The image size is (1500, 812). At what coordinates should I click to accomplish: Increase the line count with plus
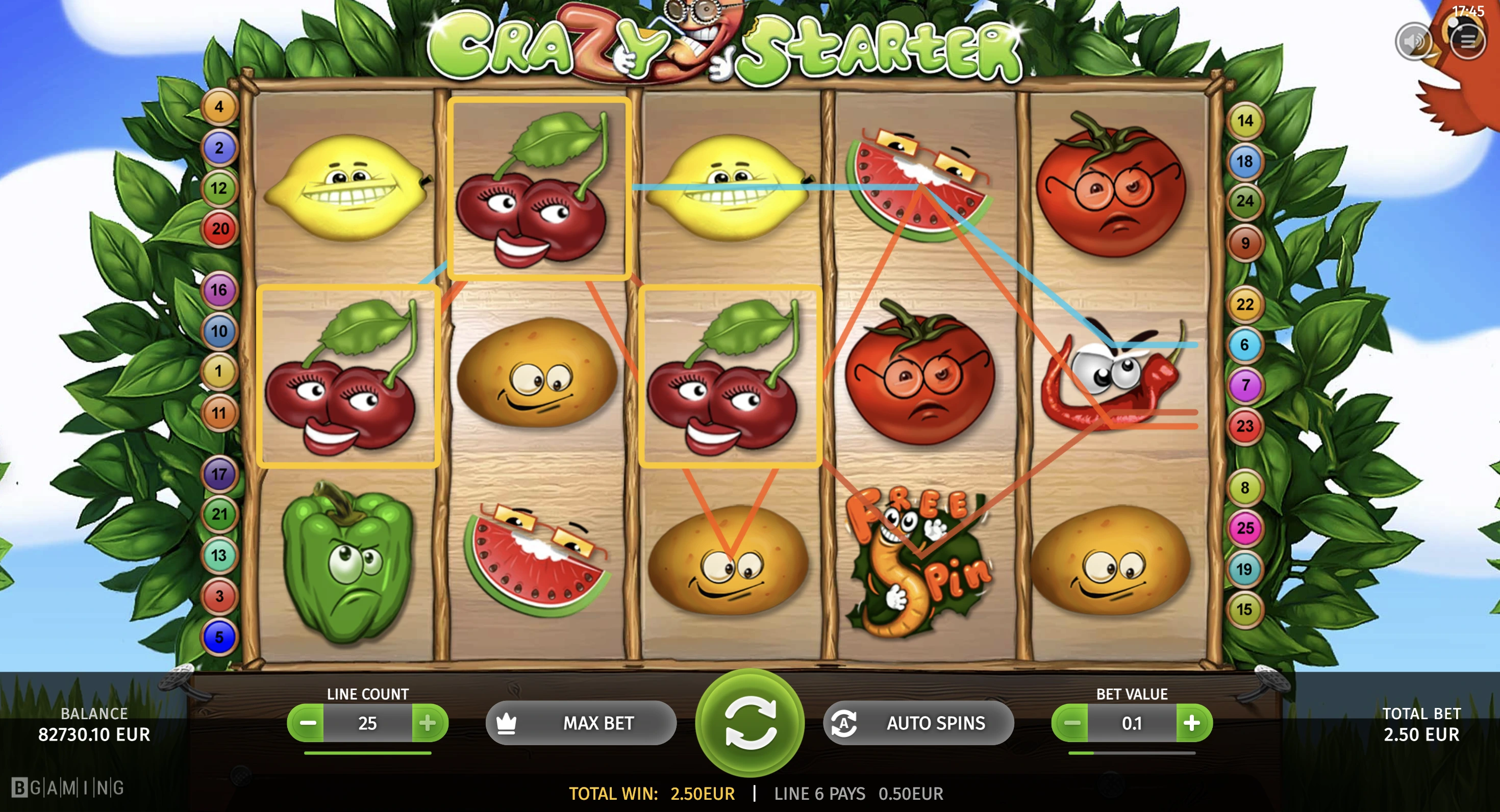[x=428, y=723]
